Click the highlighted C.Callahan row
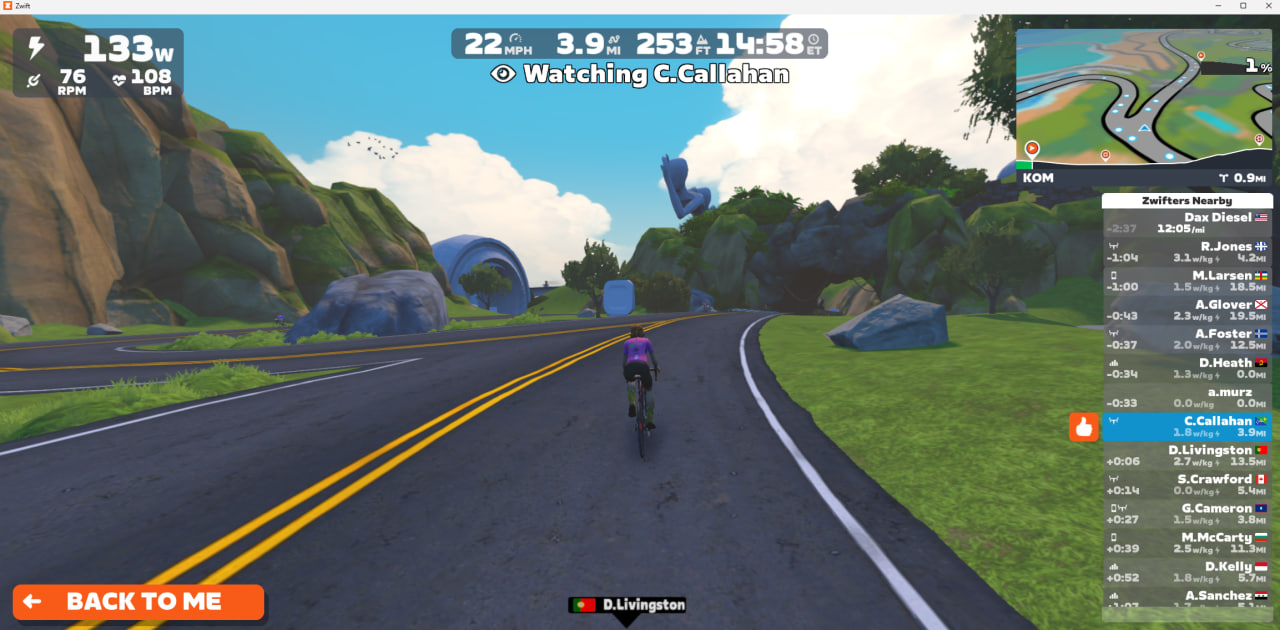The image size is (1280, 630). (x=1187, y=427)
